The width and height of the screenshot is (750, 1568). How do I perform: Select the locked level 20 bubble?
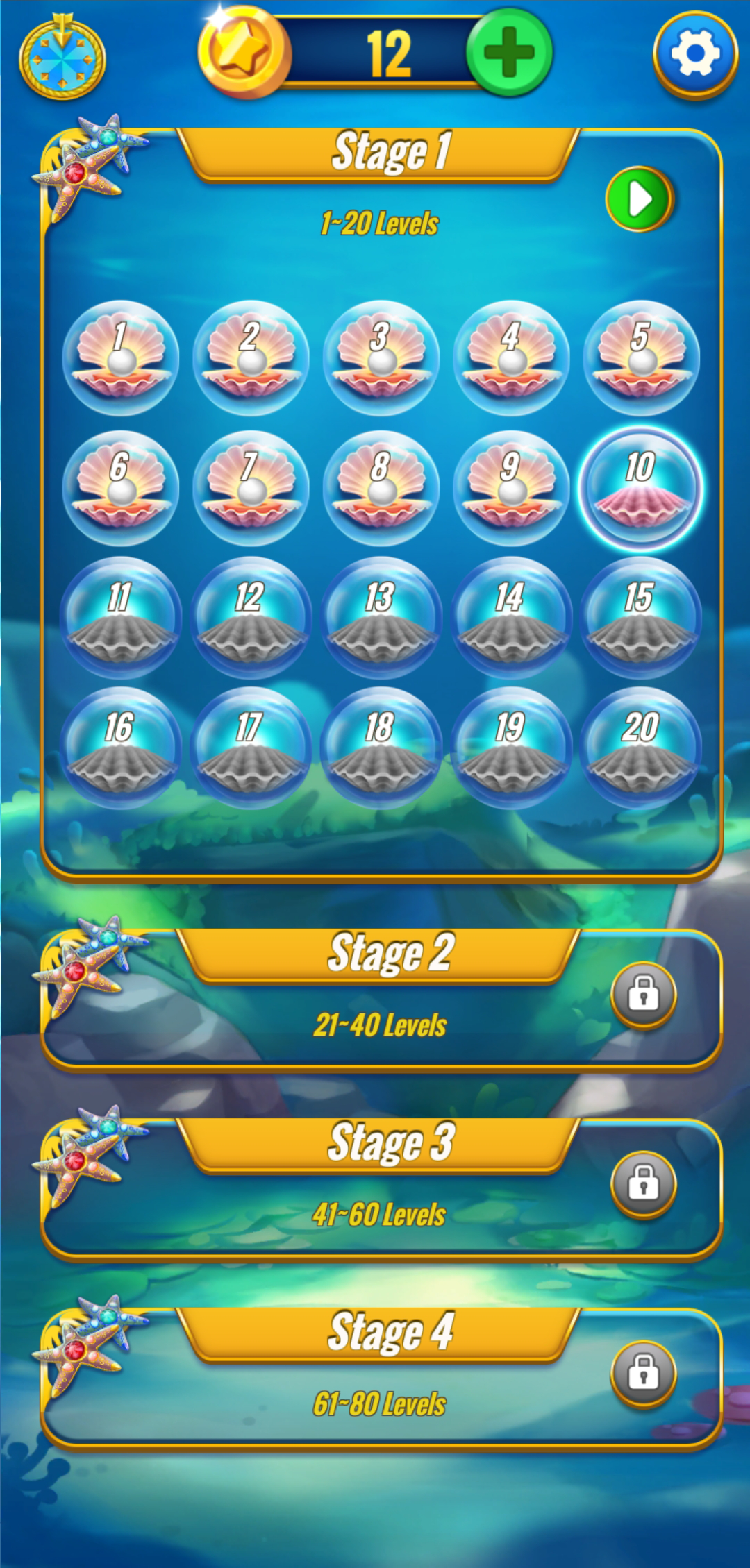(x=641, y=748)
